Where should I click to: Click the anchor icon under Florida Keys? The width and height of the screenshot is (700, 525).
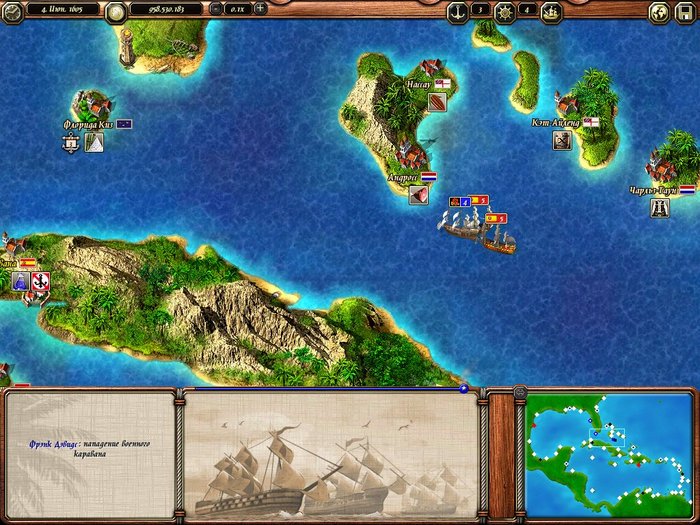(x=71, y=143)
